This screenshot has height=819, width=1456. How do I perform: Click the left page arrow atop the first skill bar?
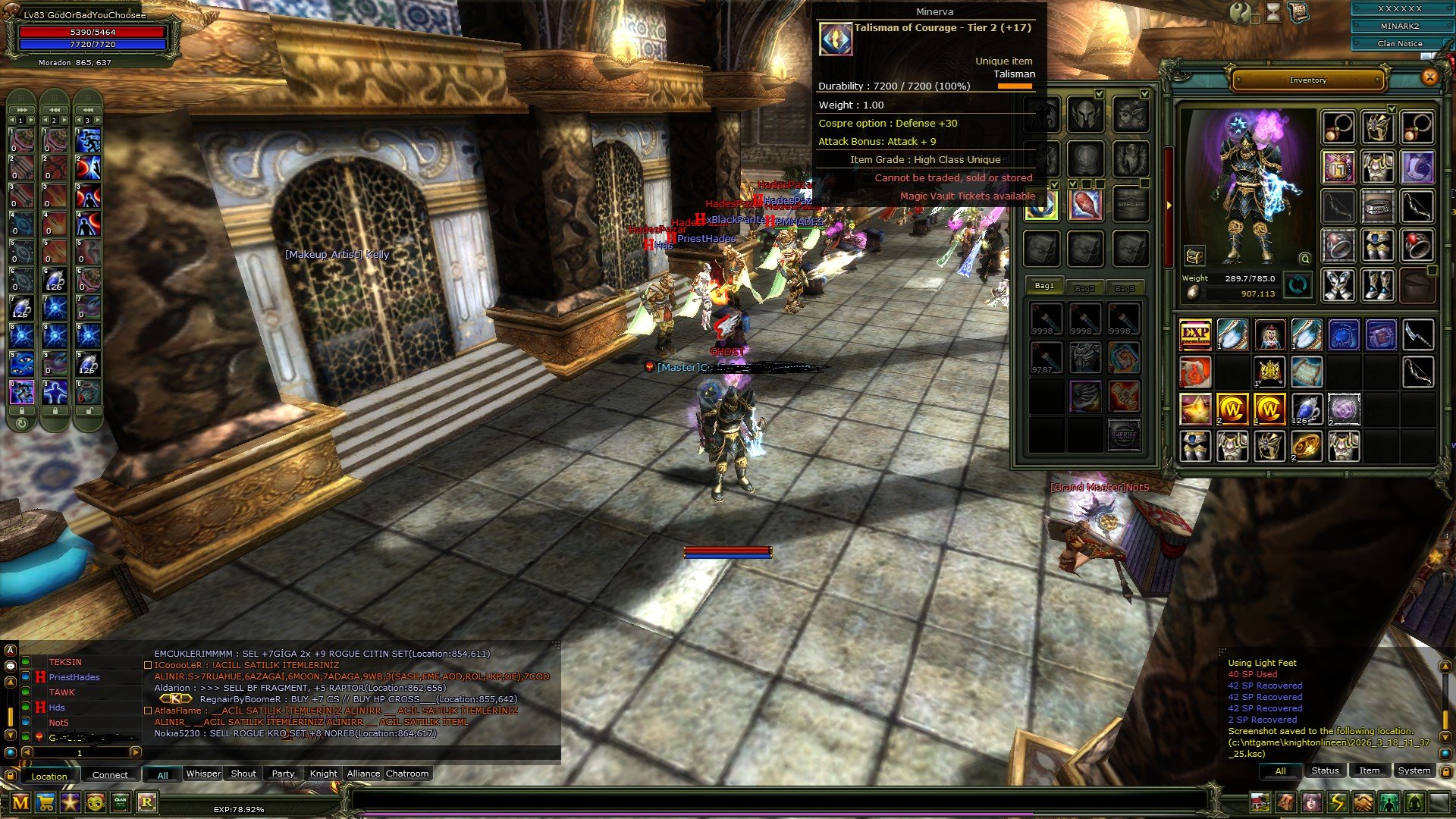point(13,121)
